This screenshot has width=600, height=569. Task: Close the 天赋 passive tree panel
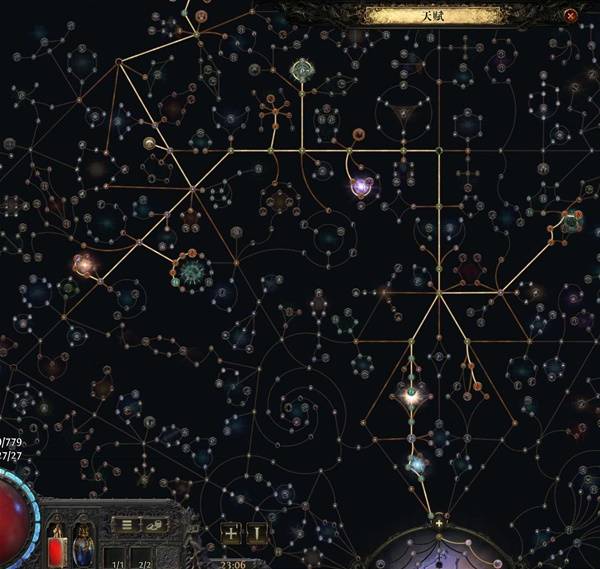570,16
